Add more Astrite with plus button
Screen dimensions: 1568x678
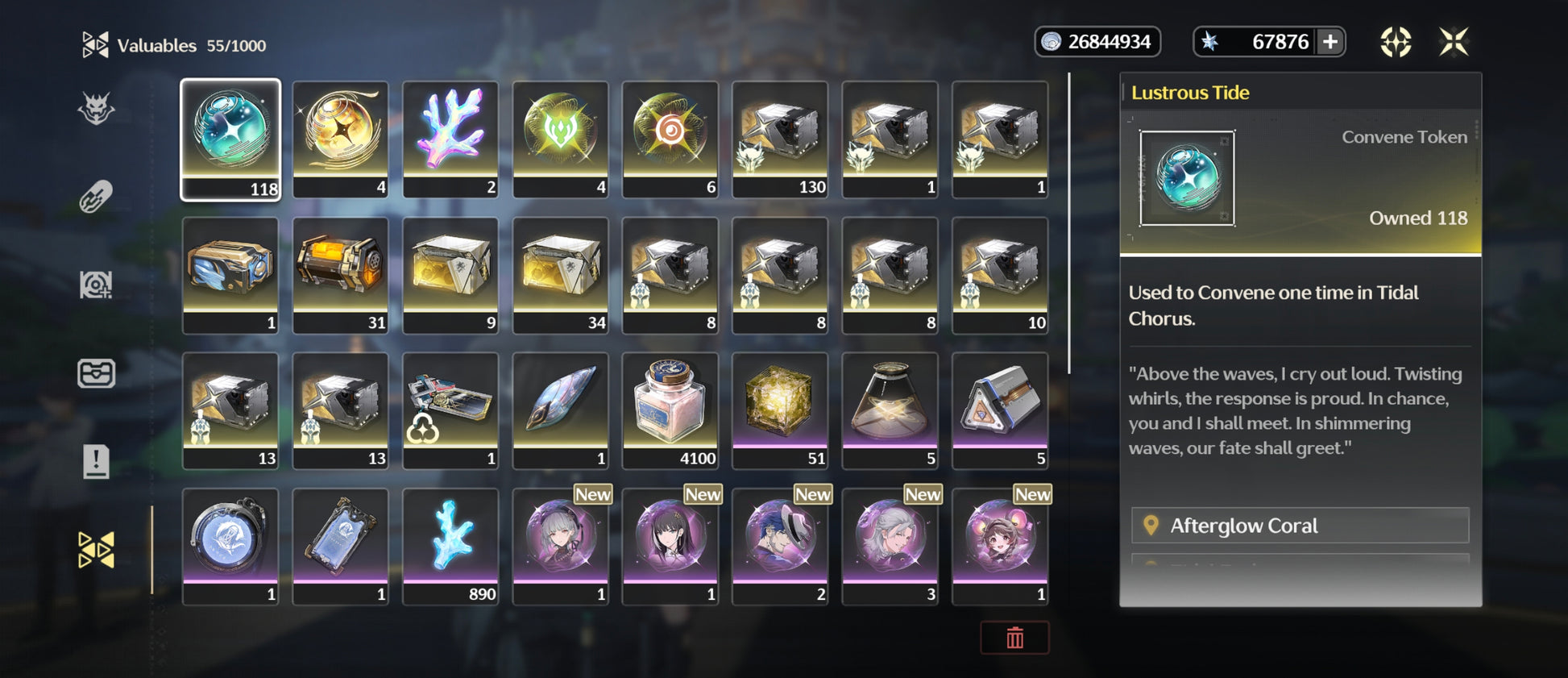[x=1330, y=42]
